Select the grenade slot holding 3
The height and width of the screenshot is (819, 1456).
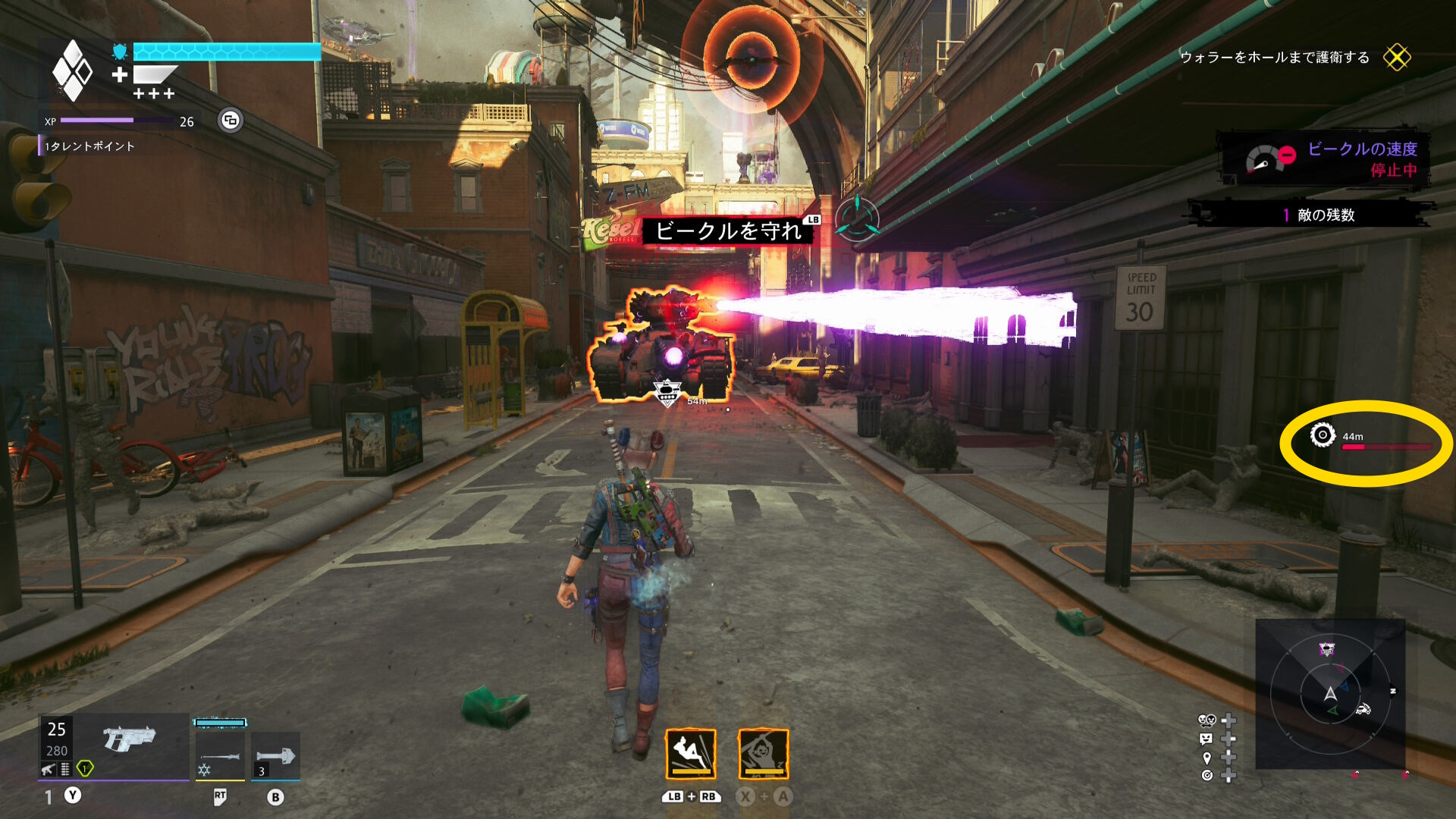pyautogui.click(x=275, y=756)
